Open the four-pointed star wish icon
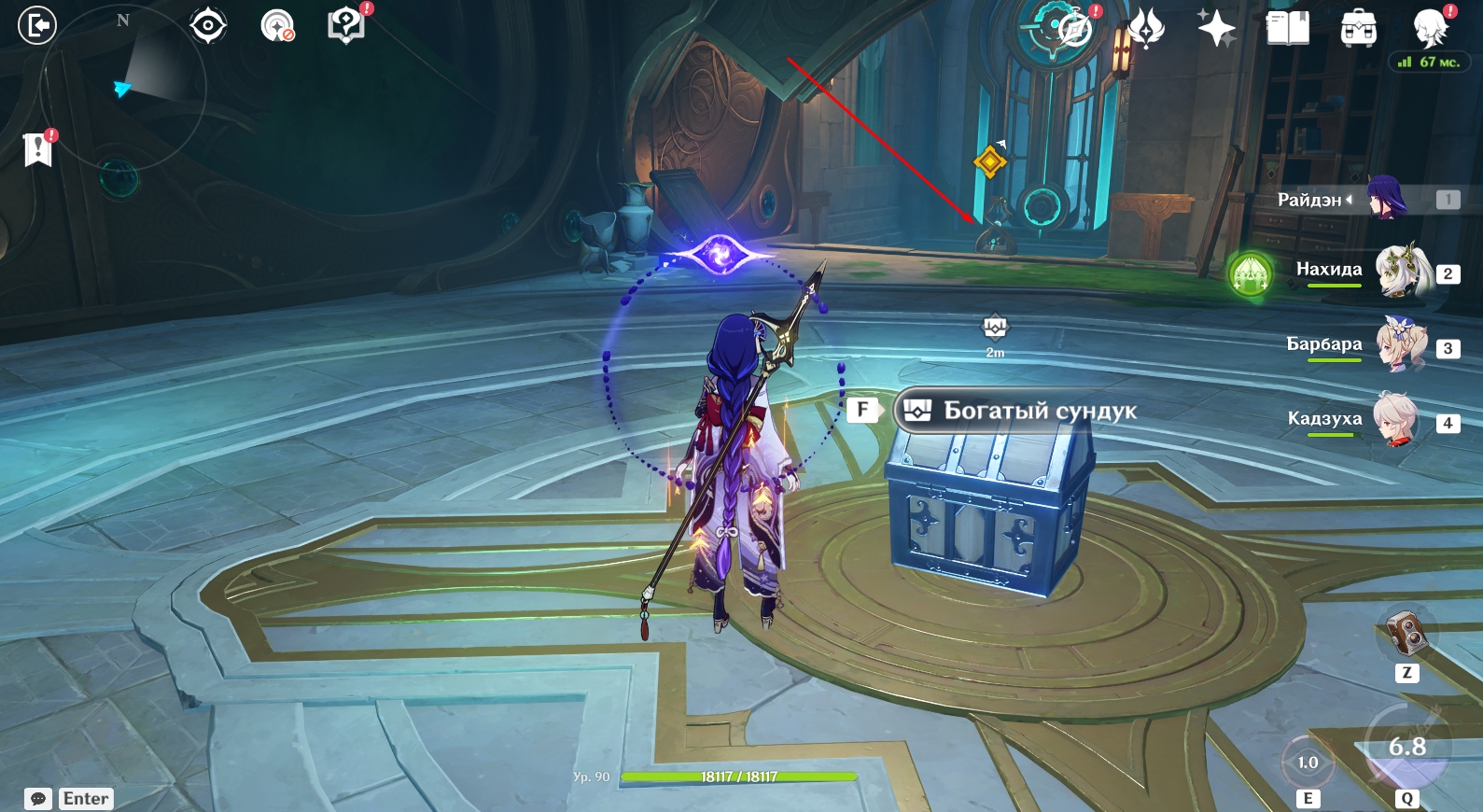The width and height of the screenshot is (1483, 812). coord(1216,28)
